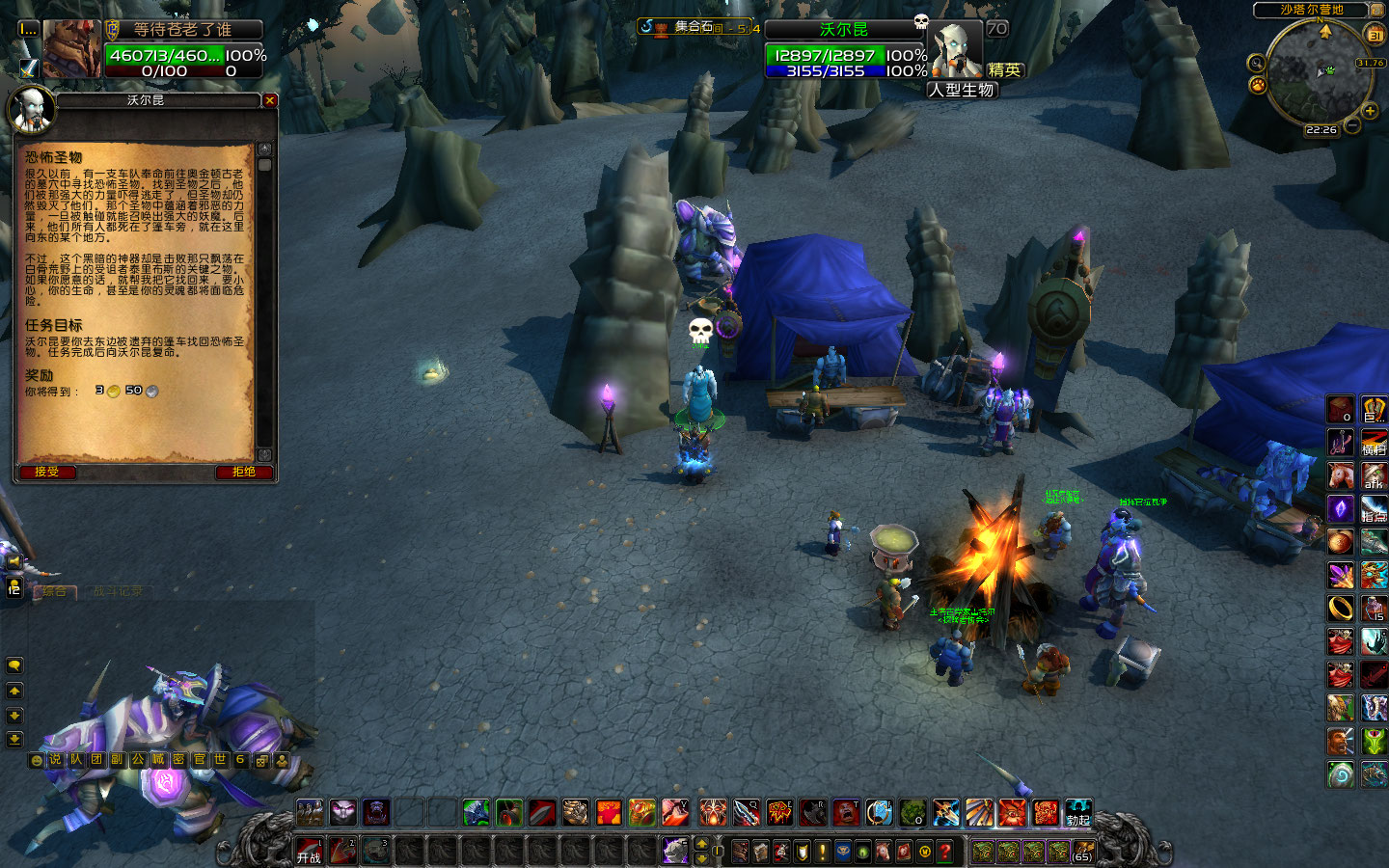Activate the 开战 action bar skill
This screenshot has height=868, width=1389.
(309, 851)
